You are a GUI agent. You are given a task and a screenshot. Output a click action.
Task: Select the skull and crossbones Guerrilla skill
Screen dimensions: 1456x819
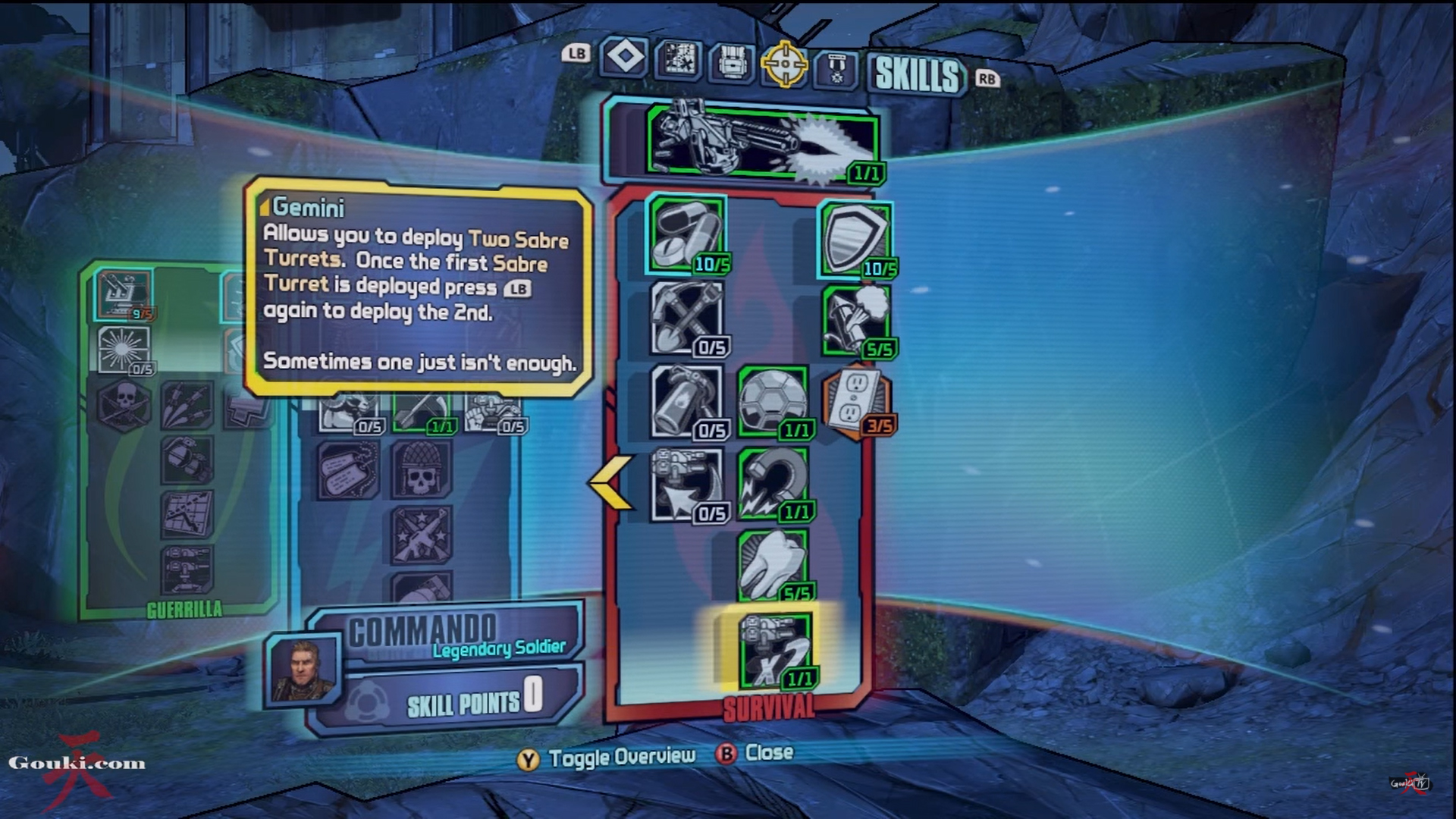(x=124, y=405)
